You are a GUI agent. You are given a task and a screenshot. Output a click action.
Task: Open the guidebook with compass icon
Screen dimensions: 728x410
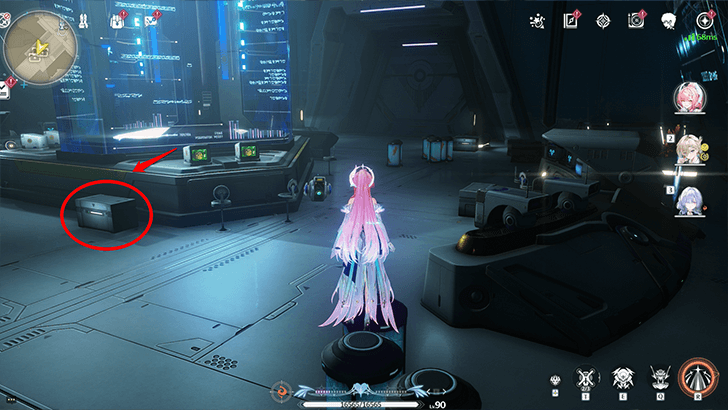tap(570, 20)
